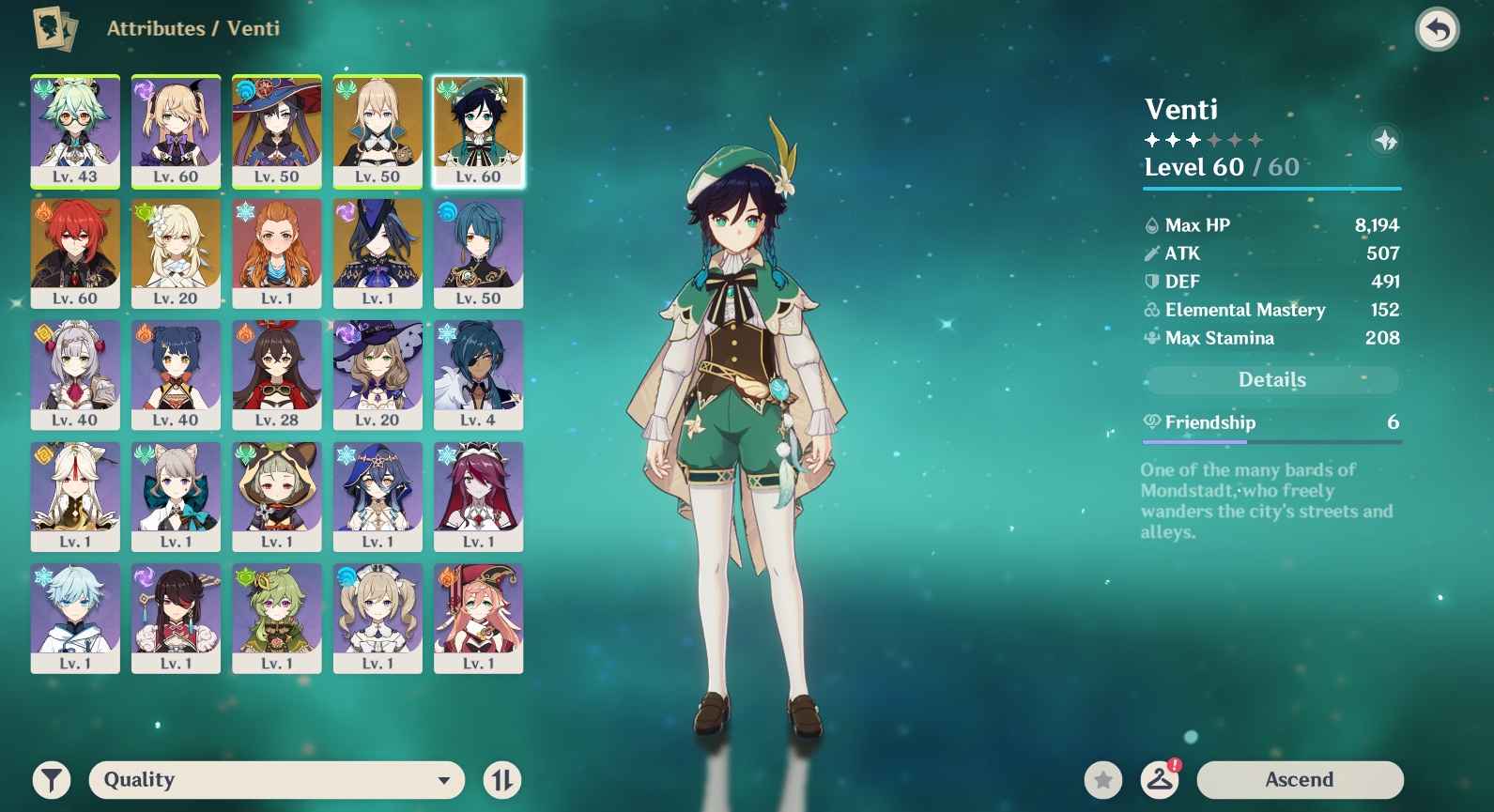1494x812 pixels.
Task: Select Sucrose's Lv. 43 portrait
Action: (75, 131)
